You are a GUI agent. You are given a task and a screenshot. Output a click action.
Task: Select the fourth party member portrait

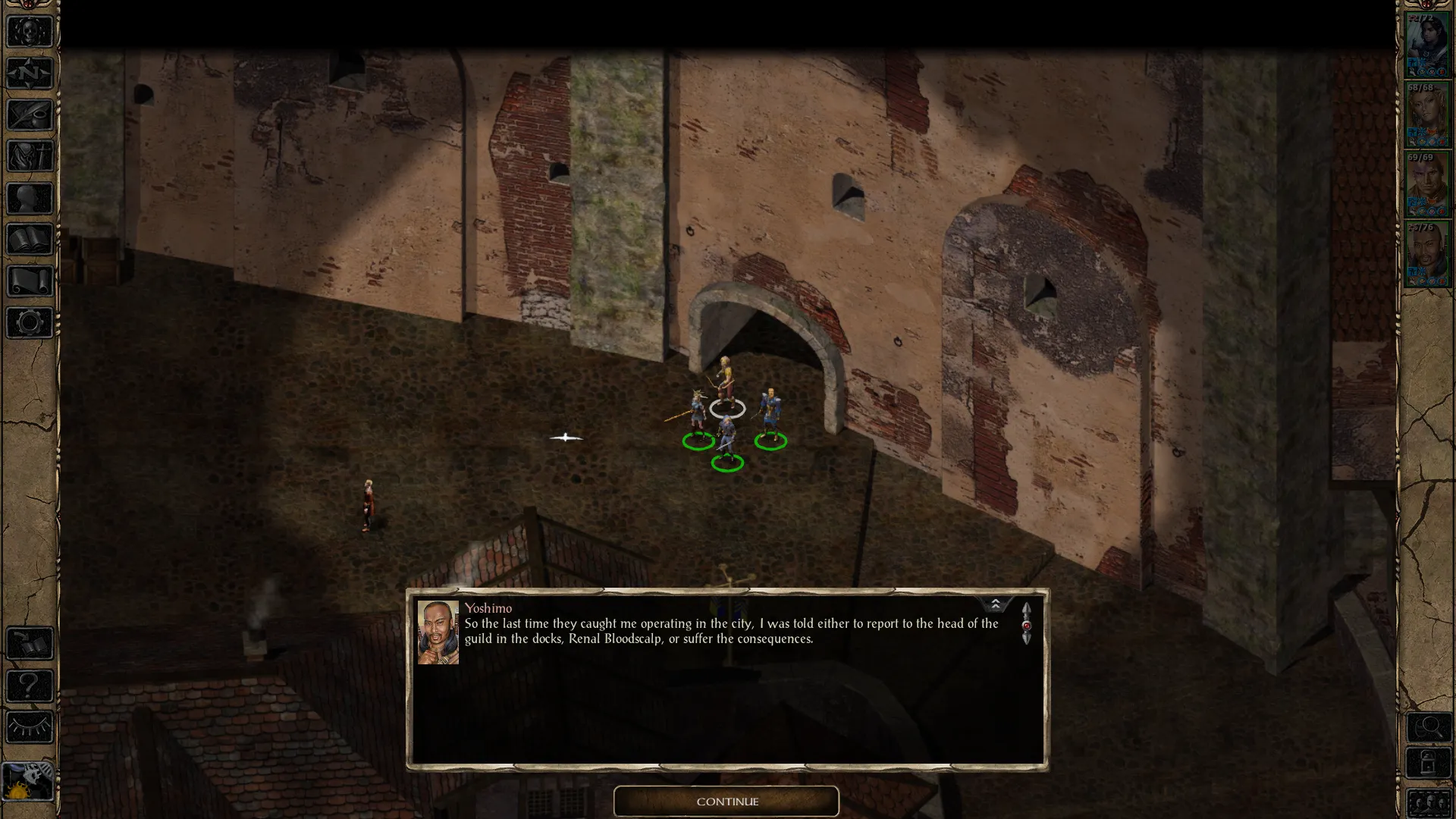[1426, 254]
